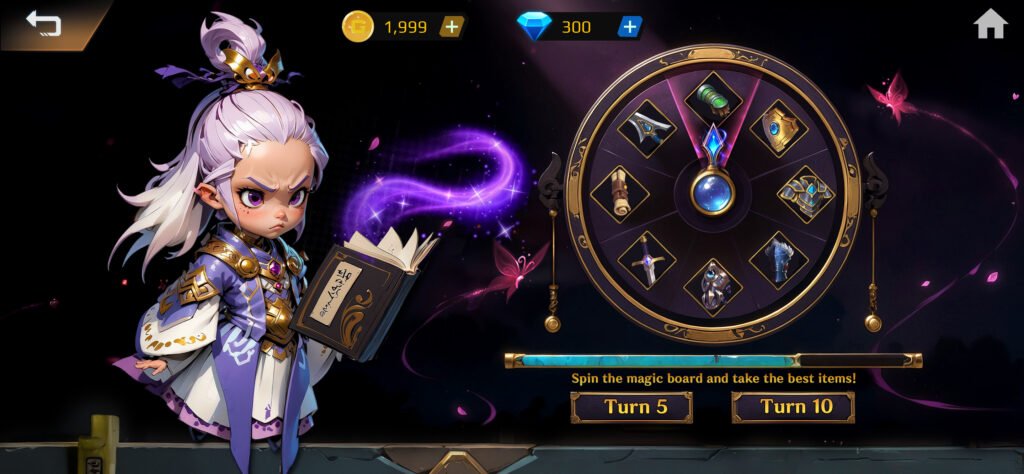Viewport: 1024px width, 474px height.
Task: Spin the board with Turn 5
Action: (631, 407)
